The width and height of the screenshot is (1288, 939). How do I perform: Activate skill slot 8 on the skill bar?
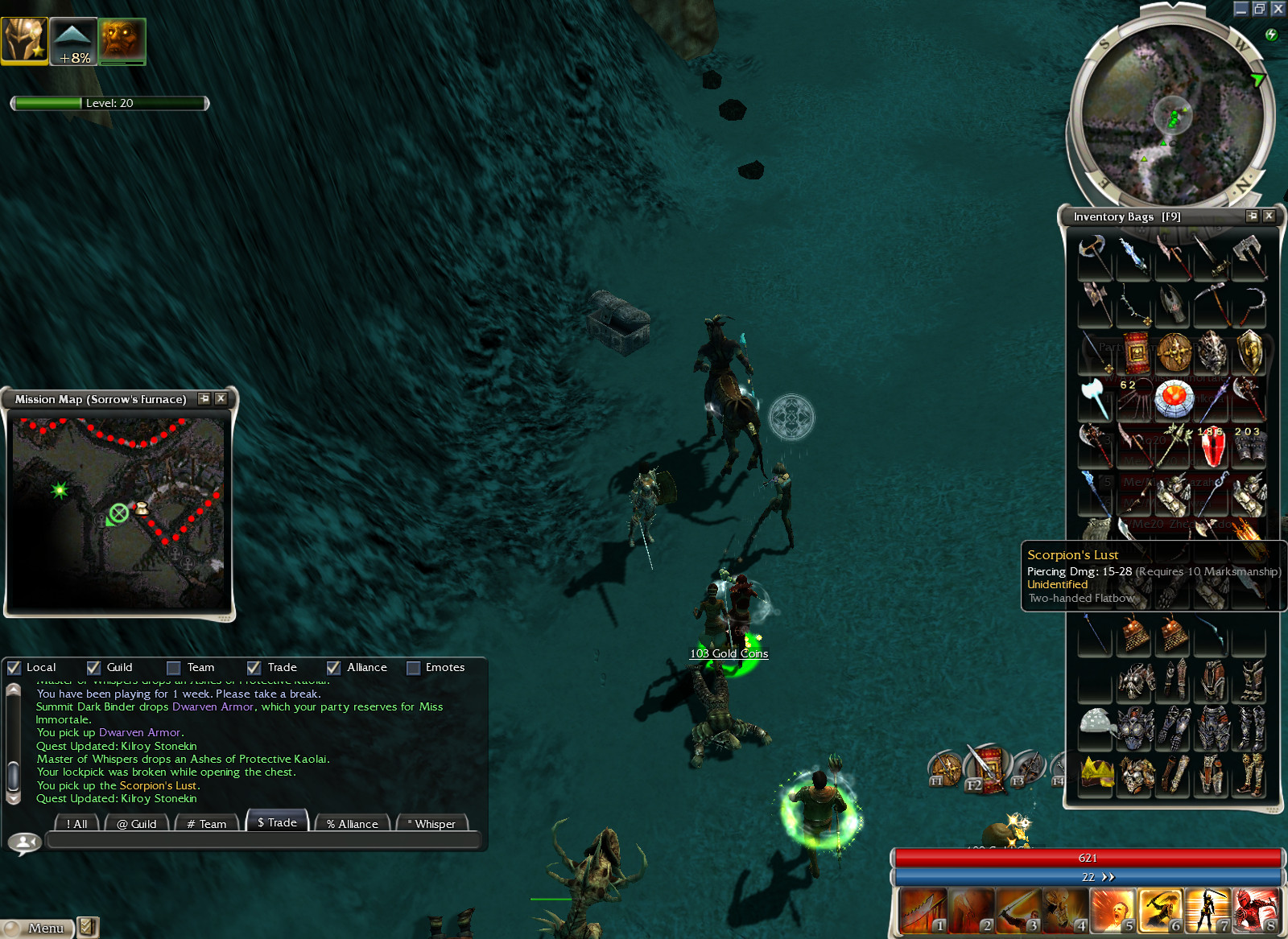click(x=1256, y=911)
